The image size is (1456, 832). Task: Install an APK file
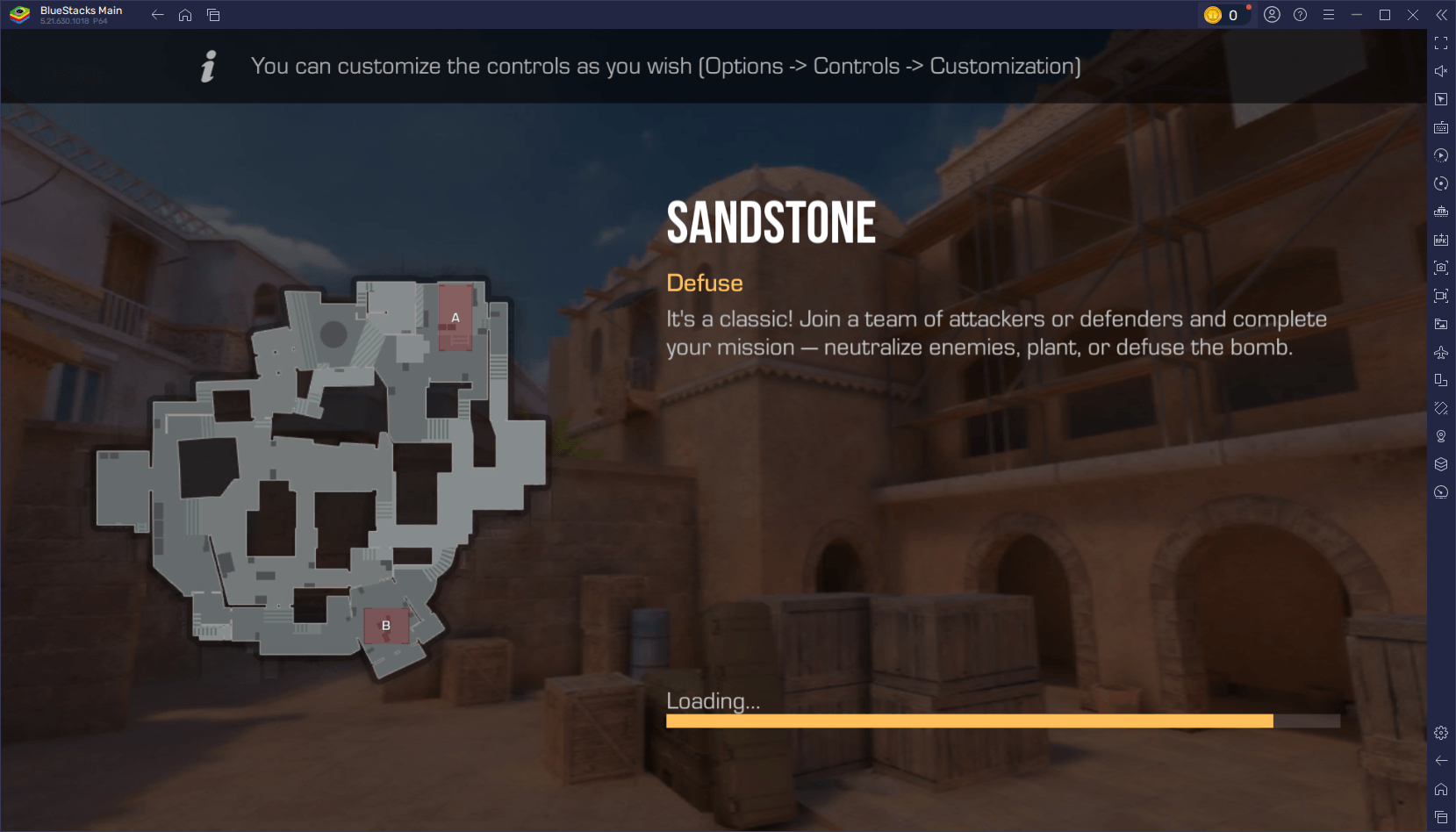(1441, 240)
